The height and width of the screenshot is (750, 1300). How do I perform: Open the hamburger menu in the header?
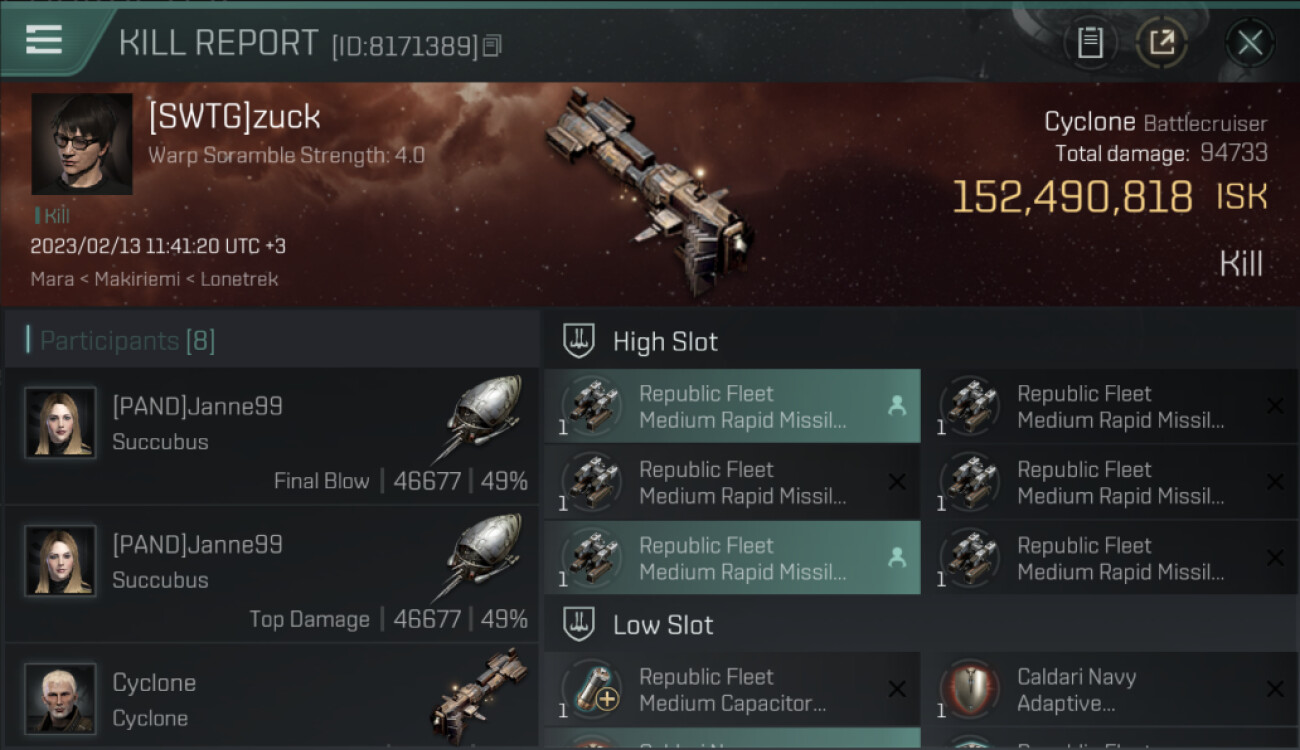pyautogui.click(x=44, y=40)
